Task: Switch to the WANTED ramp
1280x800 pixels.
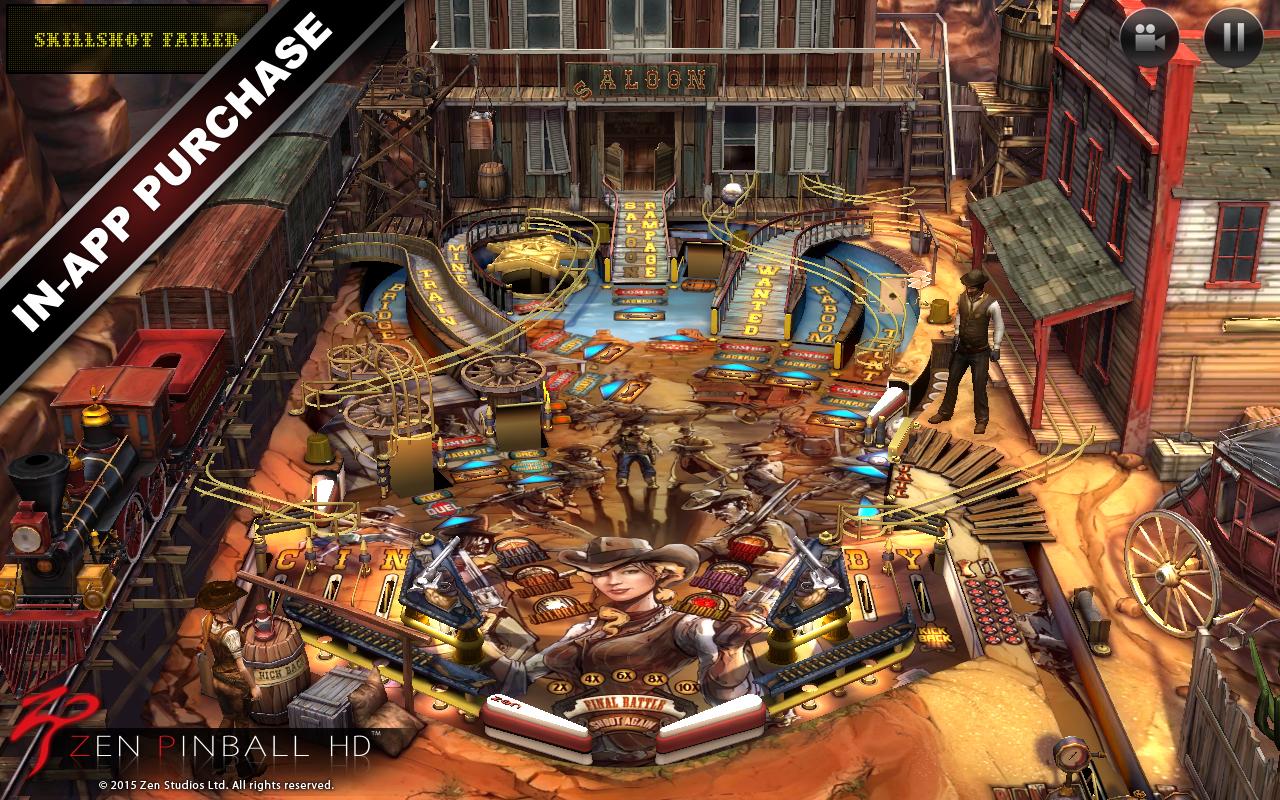Action: point(763,300)
